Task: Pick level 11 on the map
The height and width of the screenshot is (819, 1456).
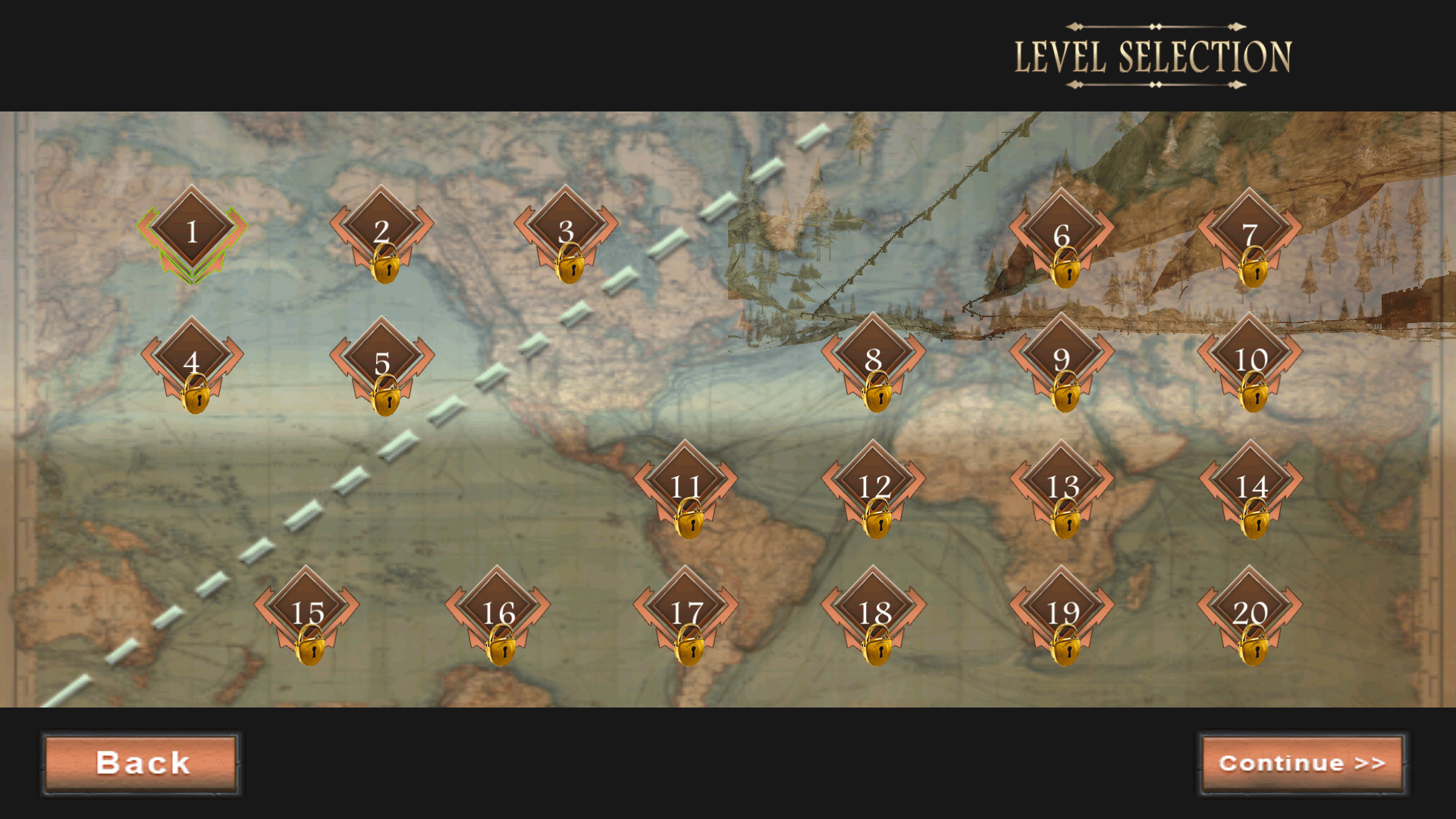Action: [686, 486]
